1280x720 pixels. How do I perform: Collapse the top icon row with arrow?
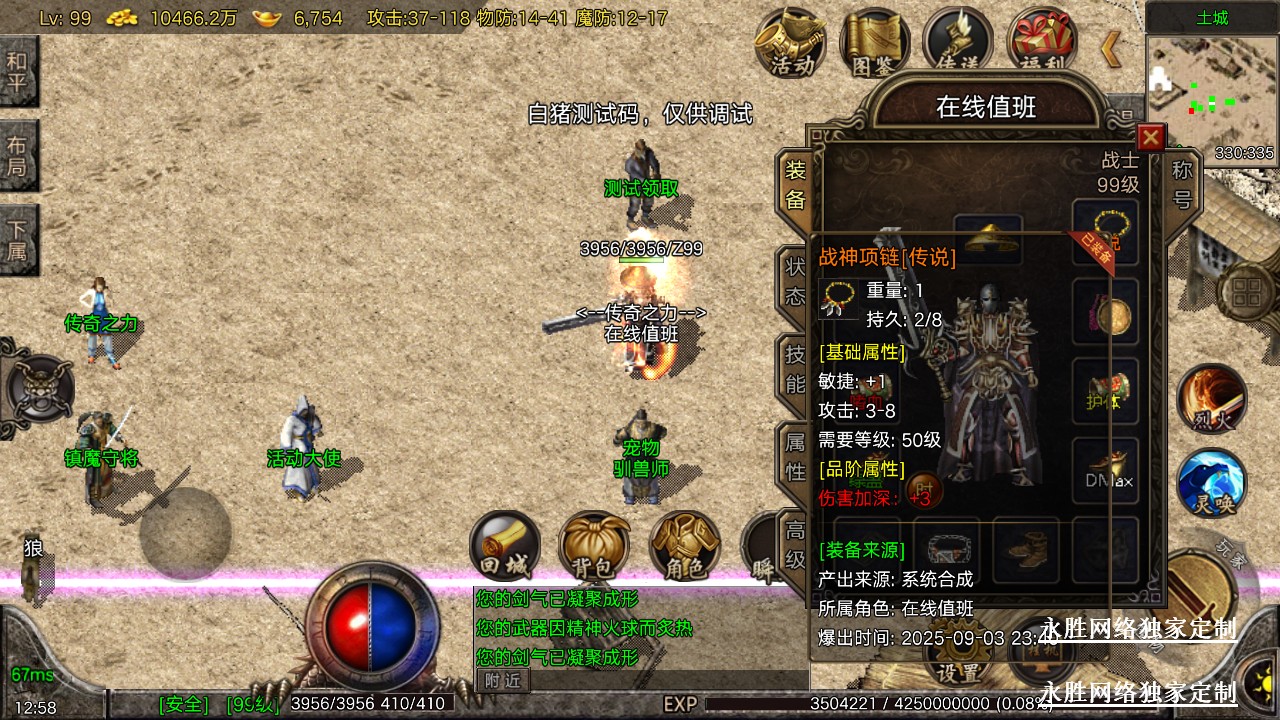(x=1110, y=48)
